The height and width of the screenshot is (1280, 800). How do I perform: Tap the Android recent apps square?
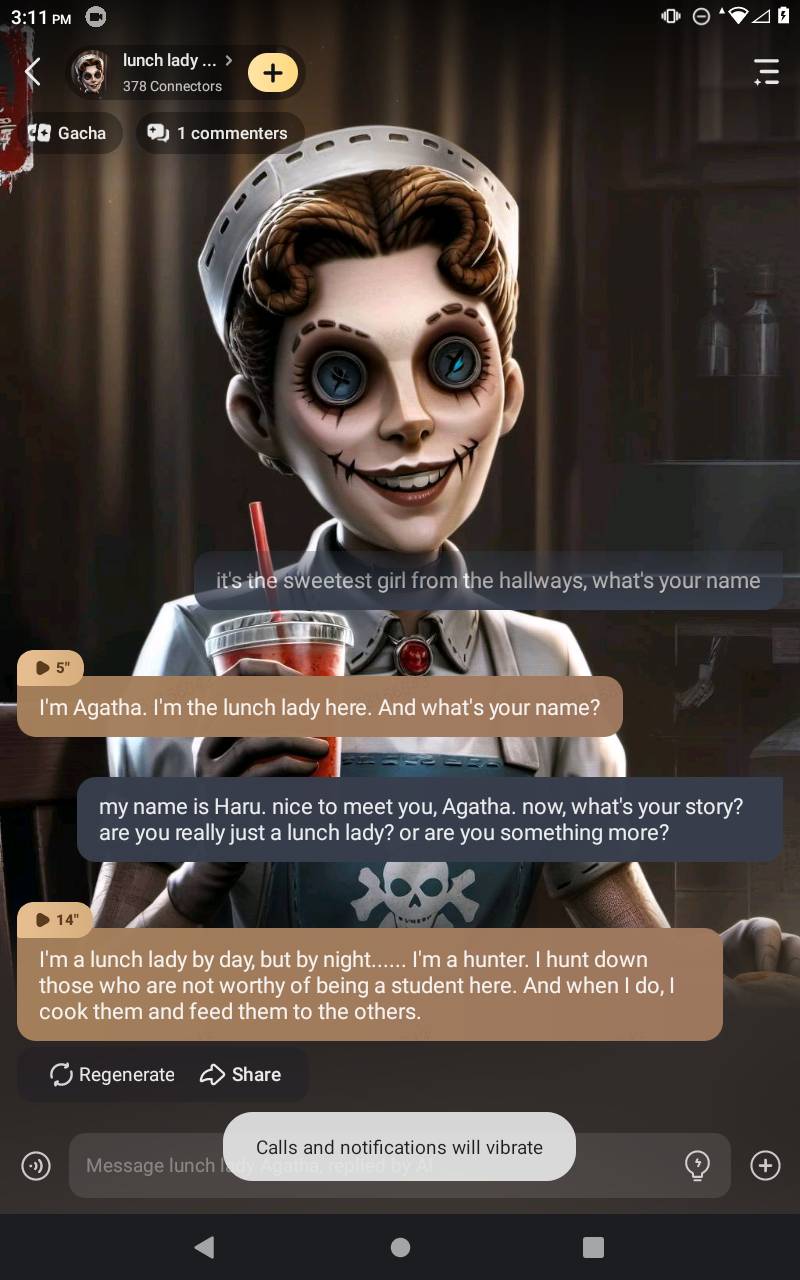click(x=593, y=1247)
